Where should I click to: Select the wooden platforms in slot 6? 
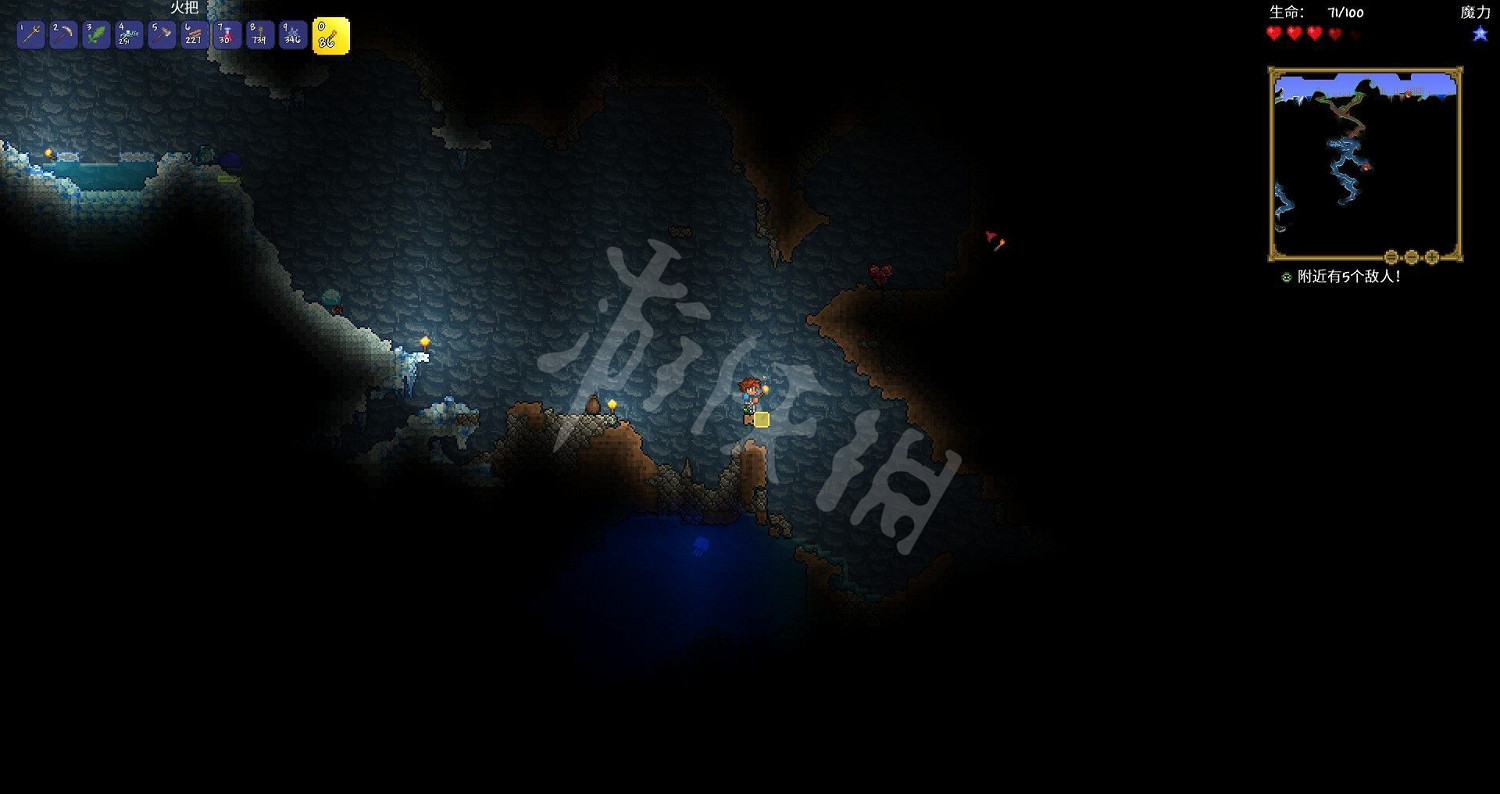tap(193, 35)
